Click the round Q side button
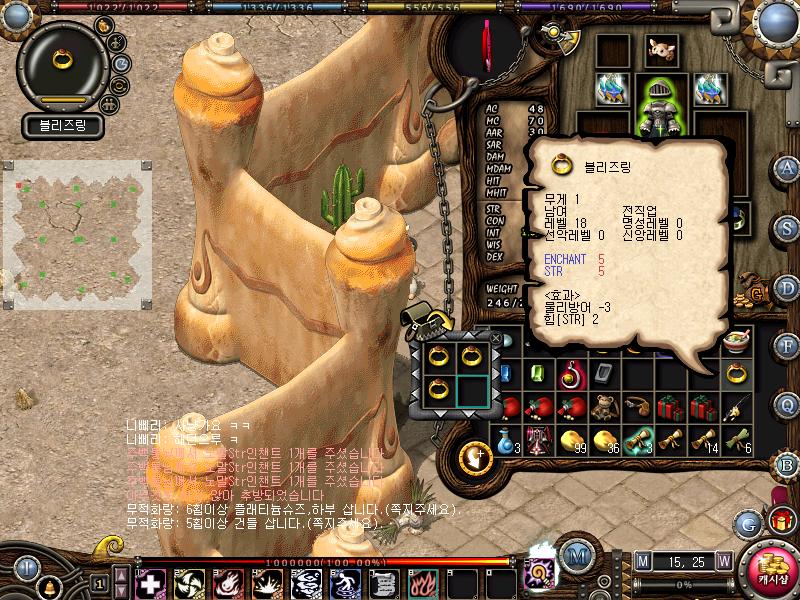800x600 pixels. pos(787,404)
